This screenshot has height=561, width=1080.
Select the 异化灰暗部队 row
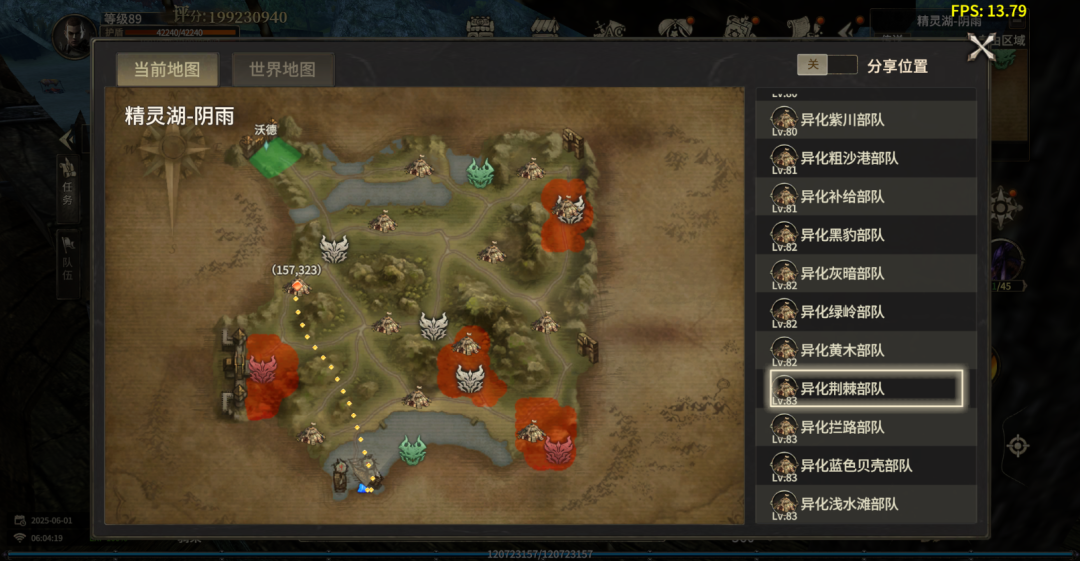coord(866,273)
